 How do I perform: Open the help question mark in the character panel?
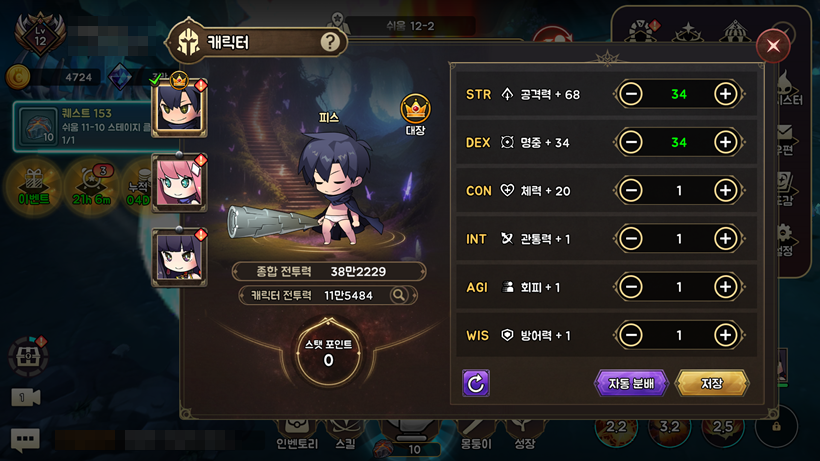click(331, 42)
